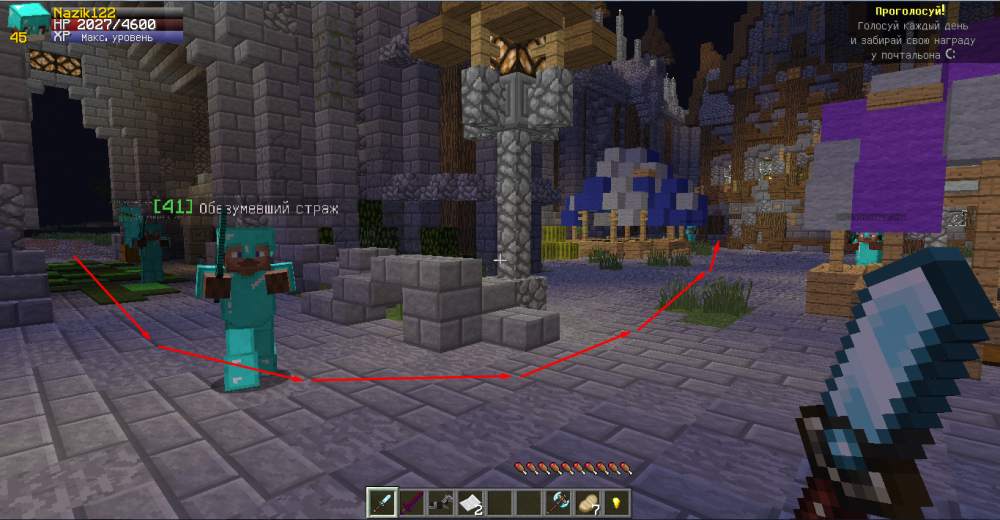Select the paper stack hotbar slot
Screen dimensions: 1000x520
click(x=469, y=502)
